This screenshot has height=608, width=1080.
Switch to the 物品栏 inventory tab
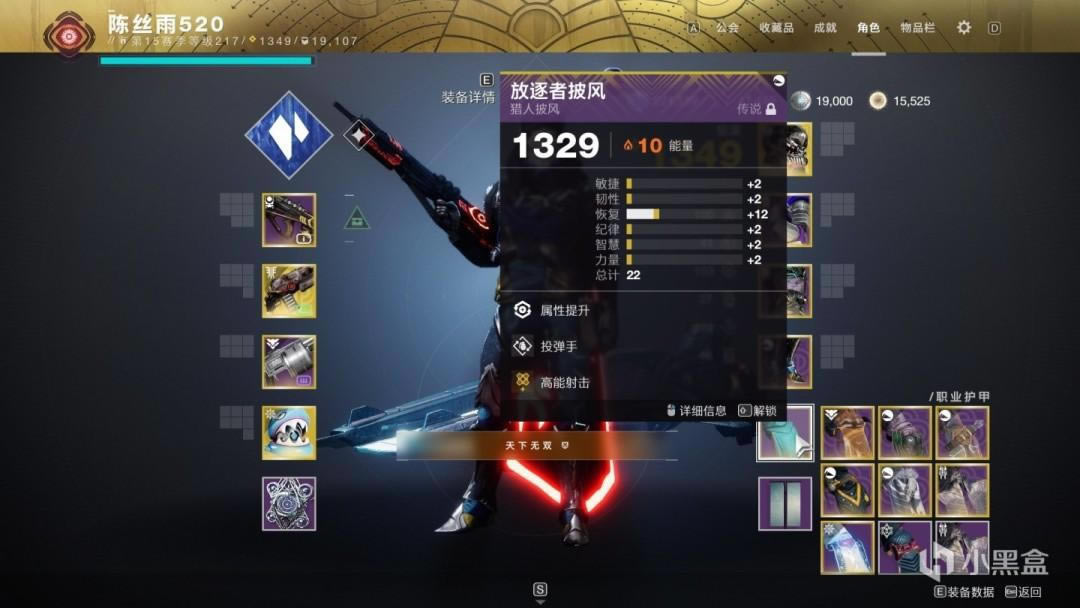tap(917, 28)
